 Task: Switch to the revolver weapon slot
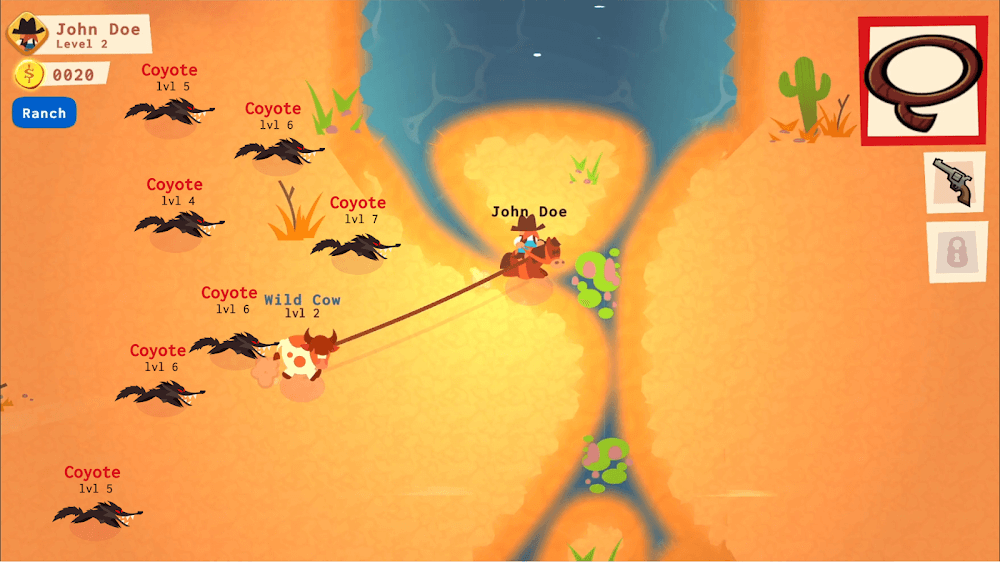(x=953, y=182)
